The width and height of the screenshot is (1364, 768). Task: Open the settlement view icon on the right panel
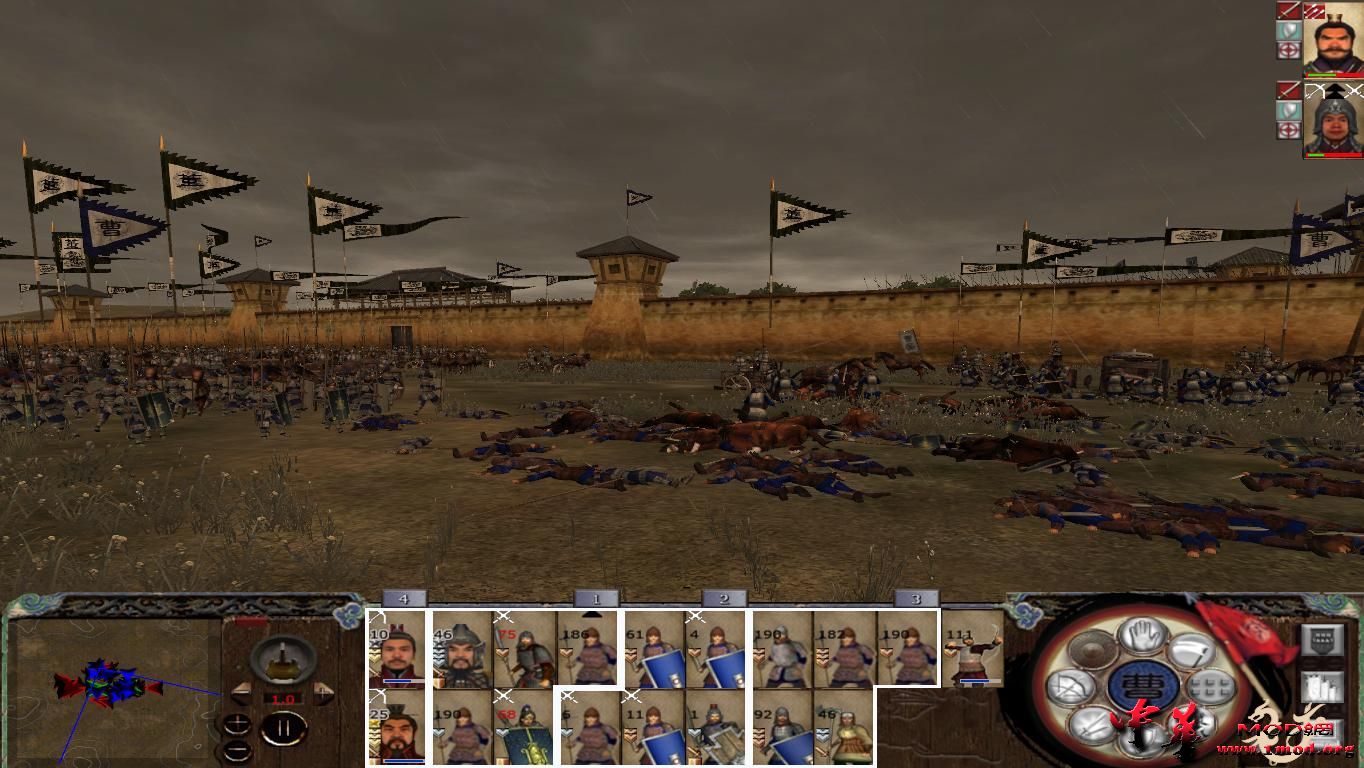click(1323, 687)
